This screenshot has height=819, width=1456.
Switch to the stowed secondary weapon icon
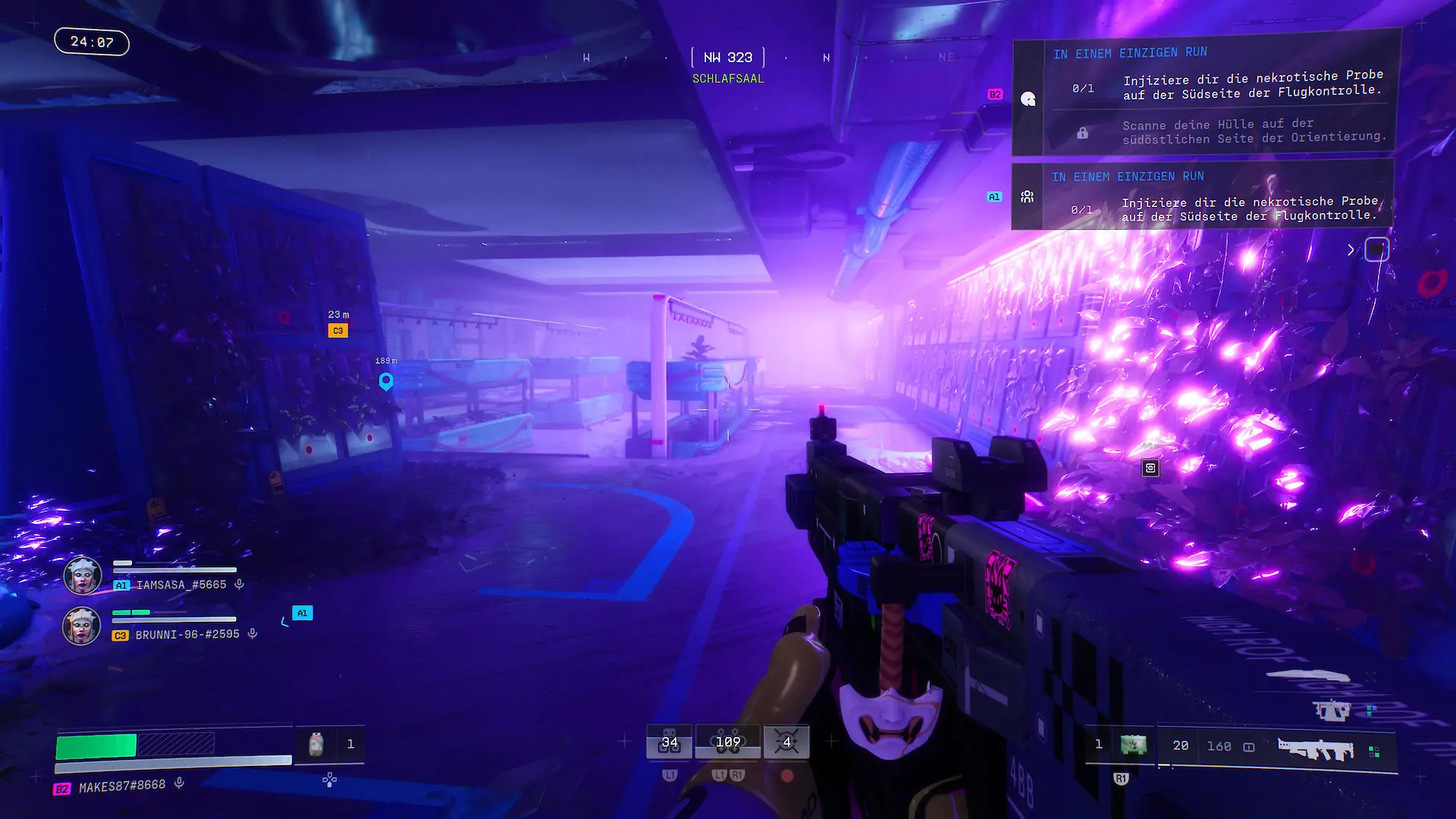click(x=1332, y=711)
